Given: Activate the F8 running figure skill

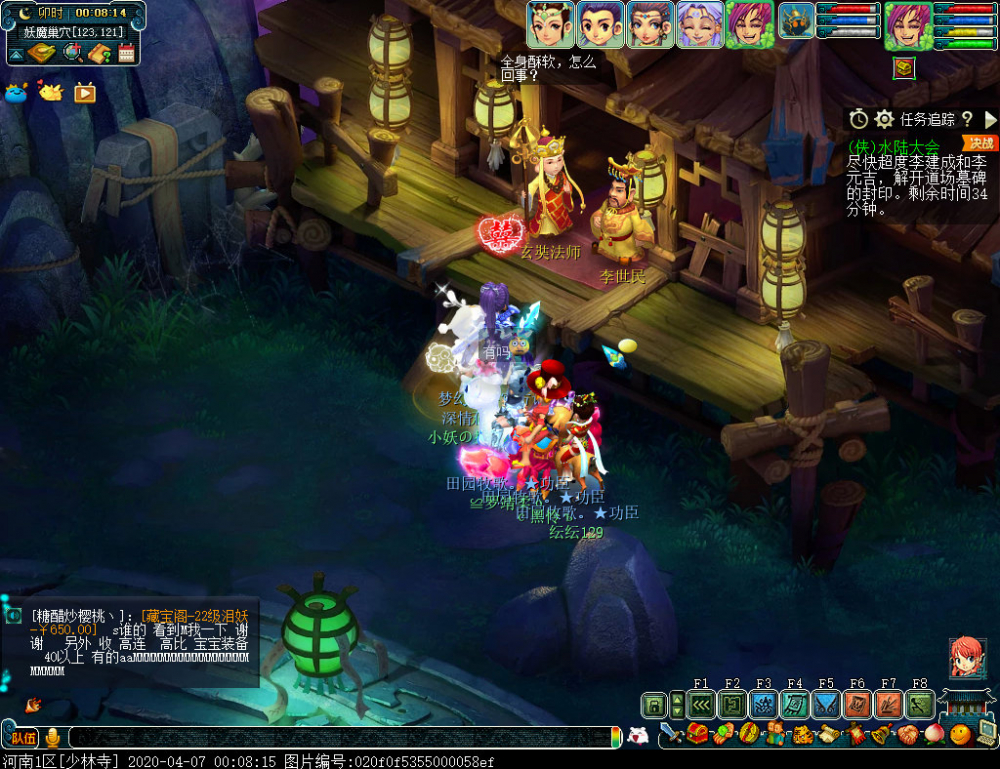Looking at the screenshot, I should point(920,705).
